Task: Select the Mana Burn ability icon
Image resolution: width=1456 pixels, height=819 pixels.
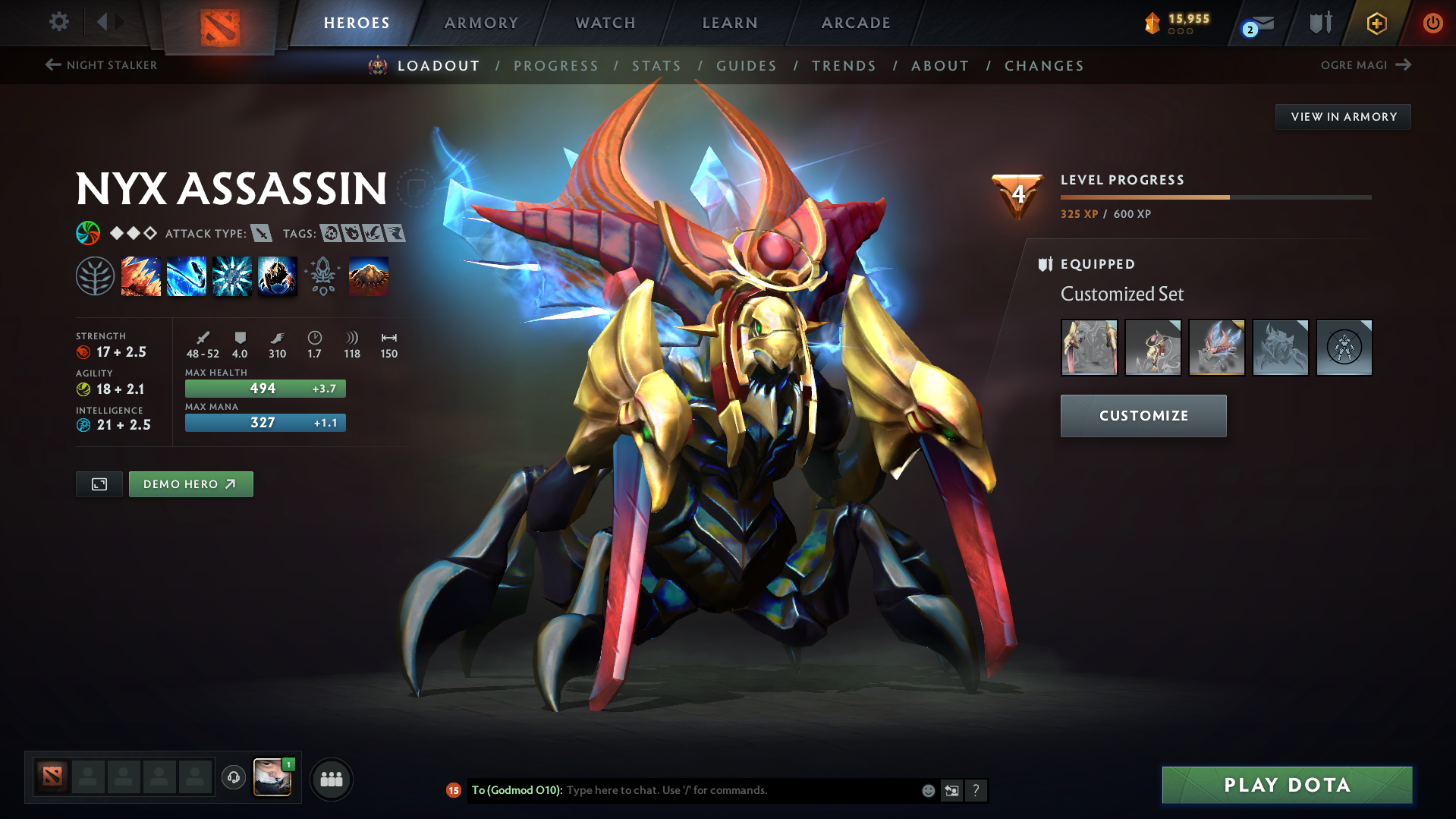Action: pyautogui.click(x=187, y=276)
